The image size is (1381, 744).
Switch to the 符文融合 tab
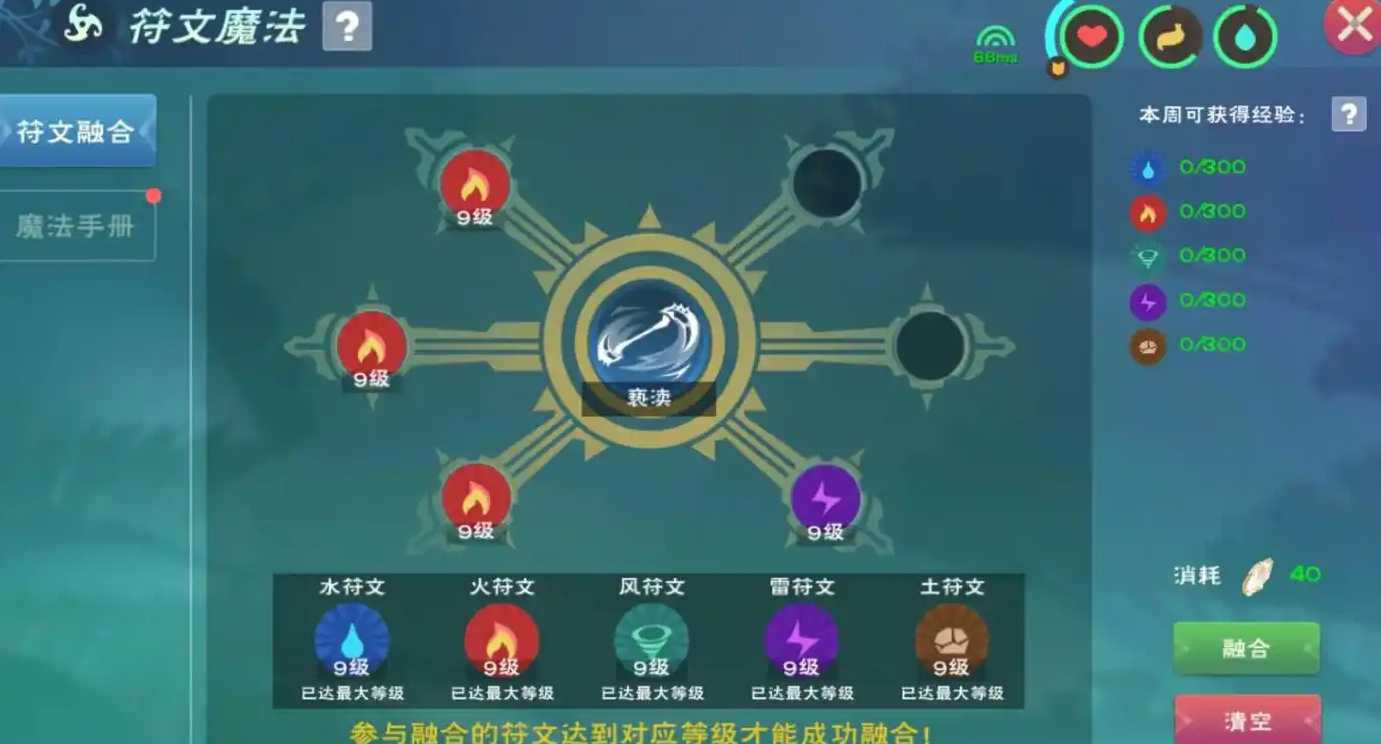pyautogui.click(x=75, y=130)
